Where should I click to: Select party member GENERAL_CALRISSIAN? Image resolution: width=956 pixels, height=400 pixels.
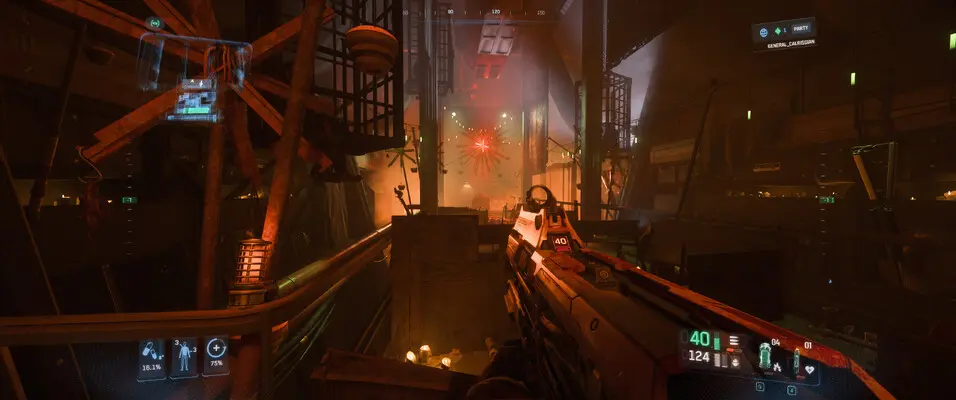point(786,42)
